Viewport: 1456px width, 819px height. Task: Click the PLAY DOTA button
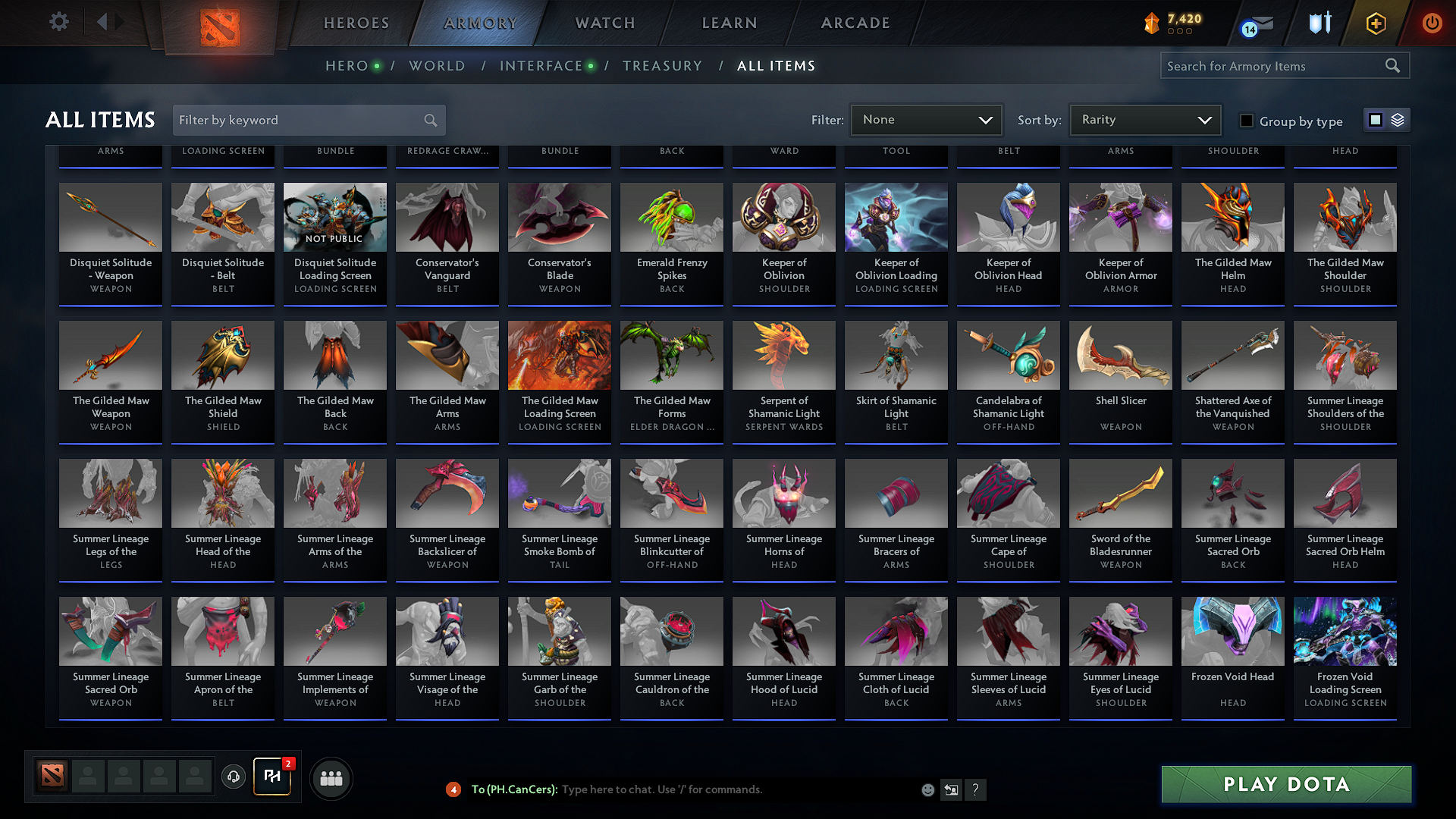(x=1285, y=784)
